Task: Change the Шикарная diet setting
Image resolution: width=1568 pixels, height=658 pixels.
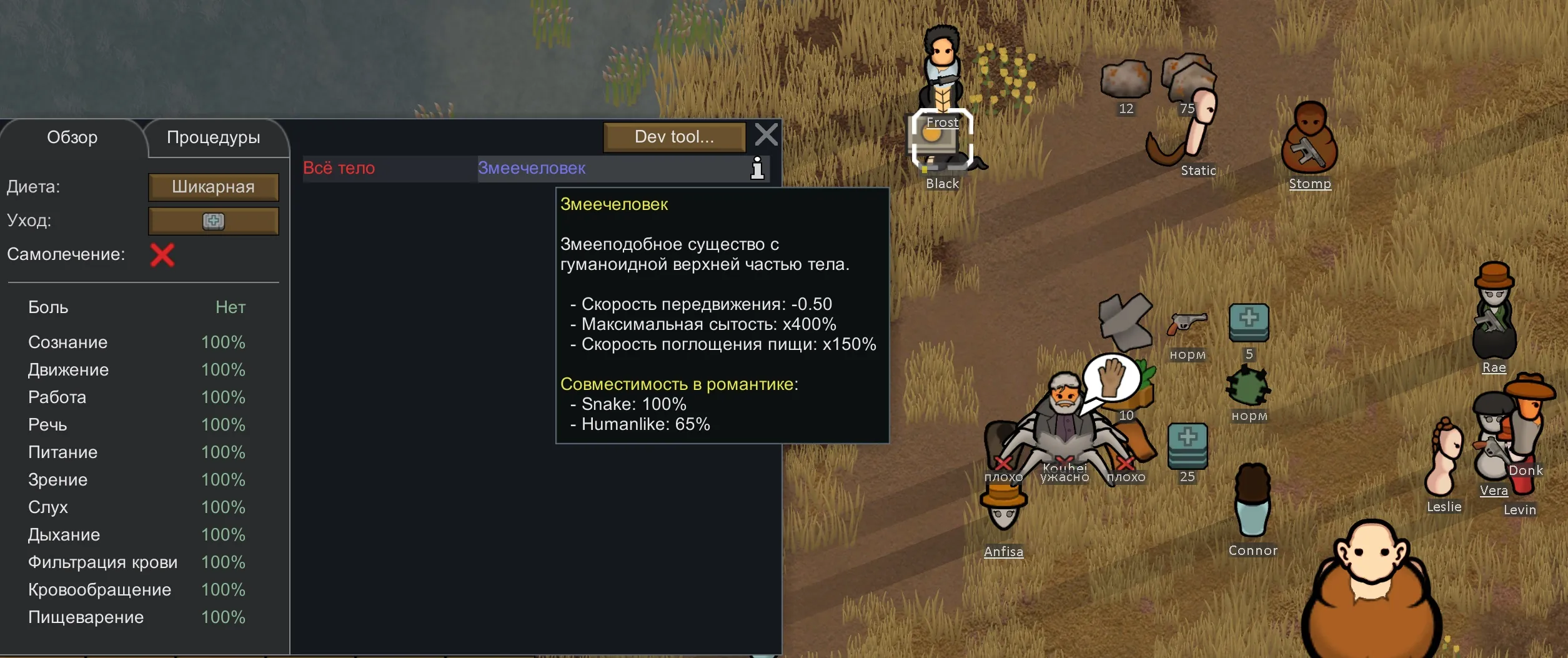Action: pos(213,187)
